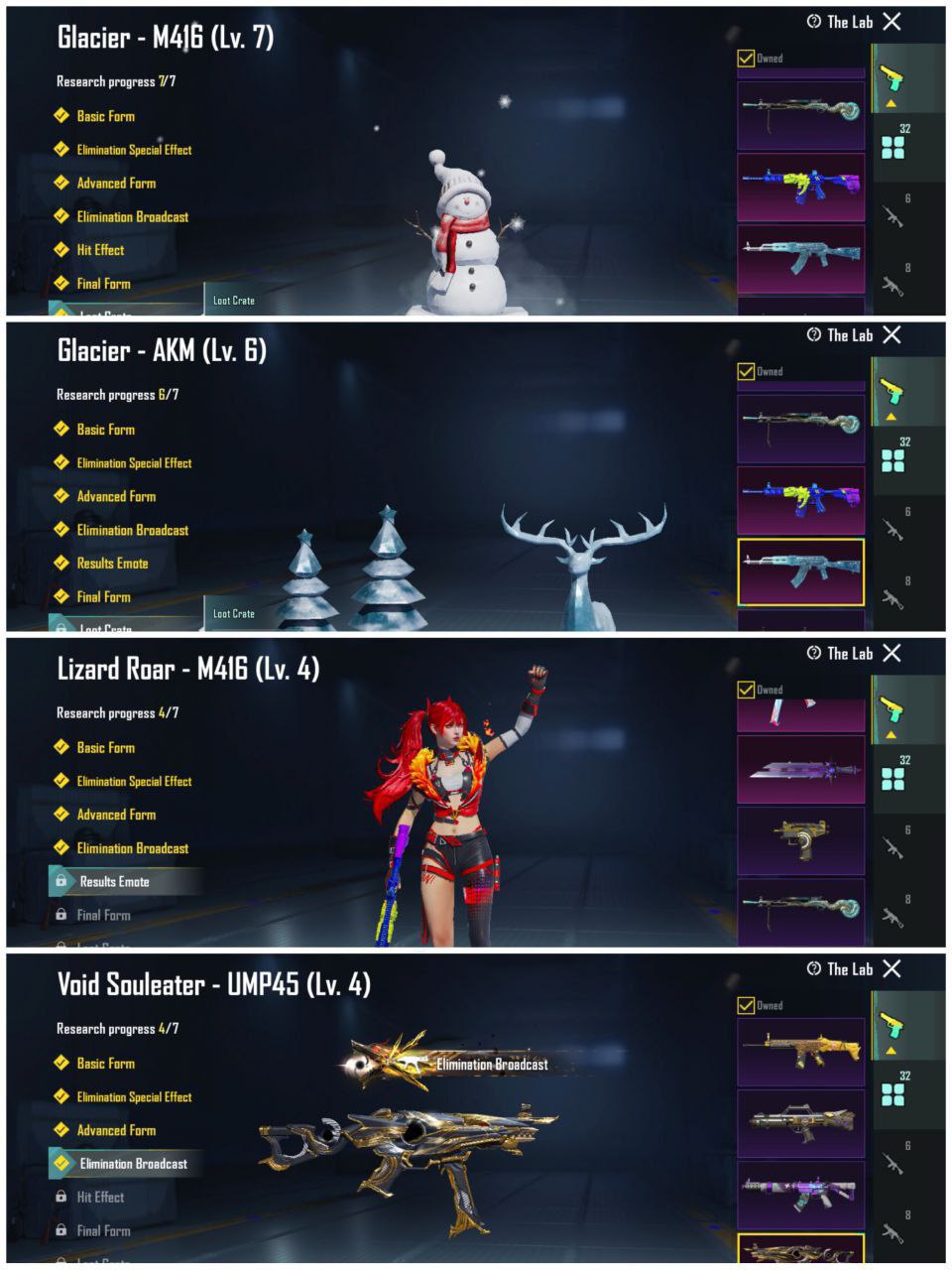Pick the golden Uzi skin thumbnail
This screenshot has height=1270, width=952.
[x=800, y=839]
